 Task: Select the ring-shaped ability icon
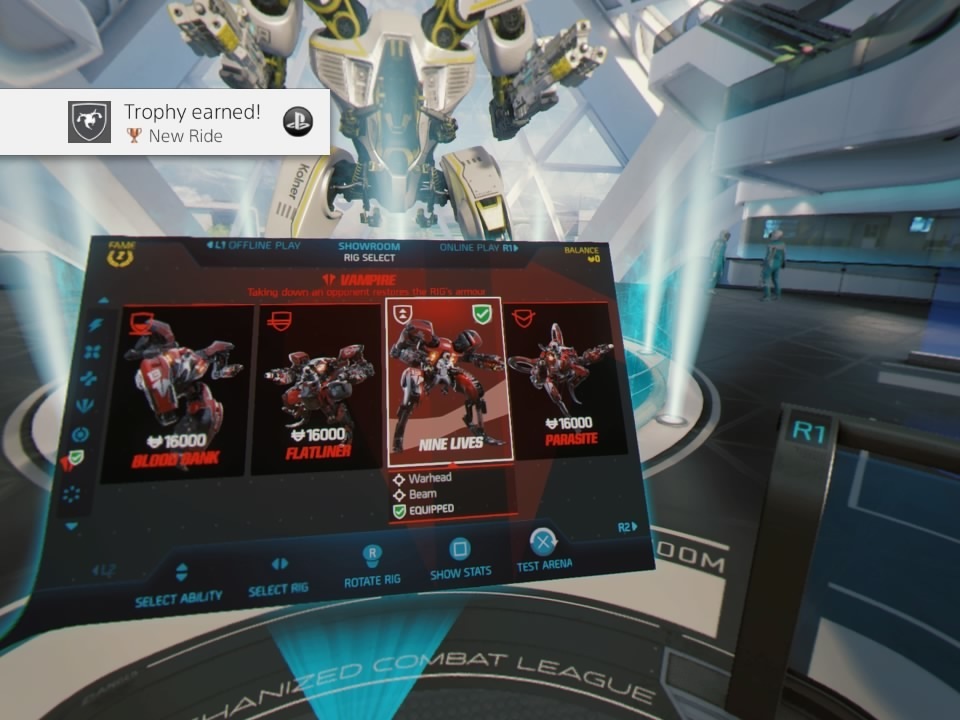pos(82,435)
